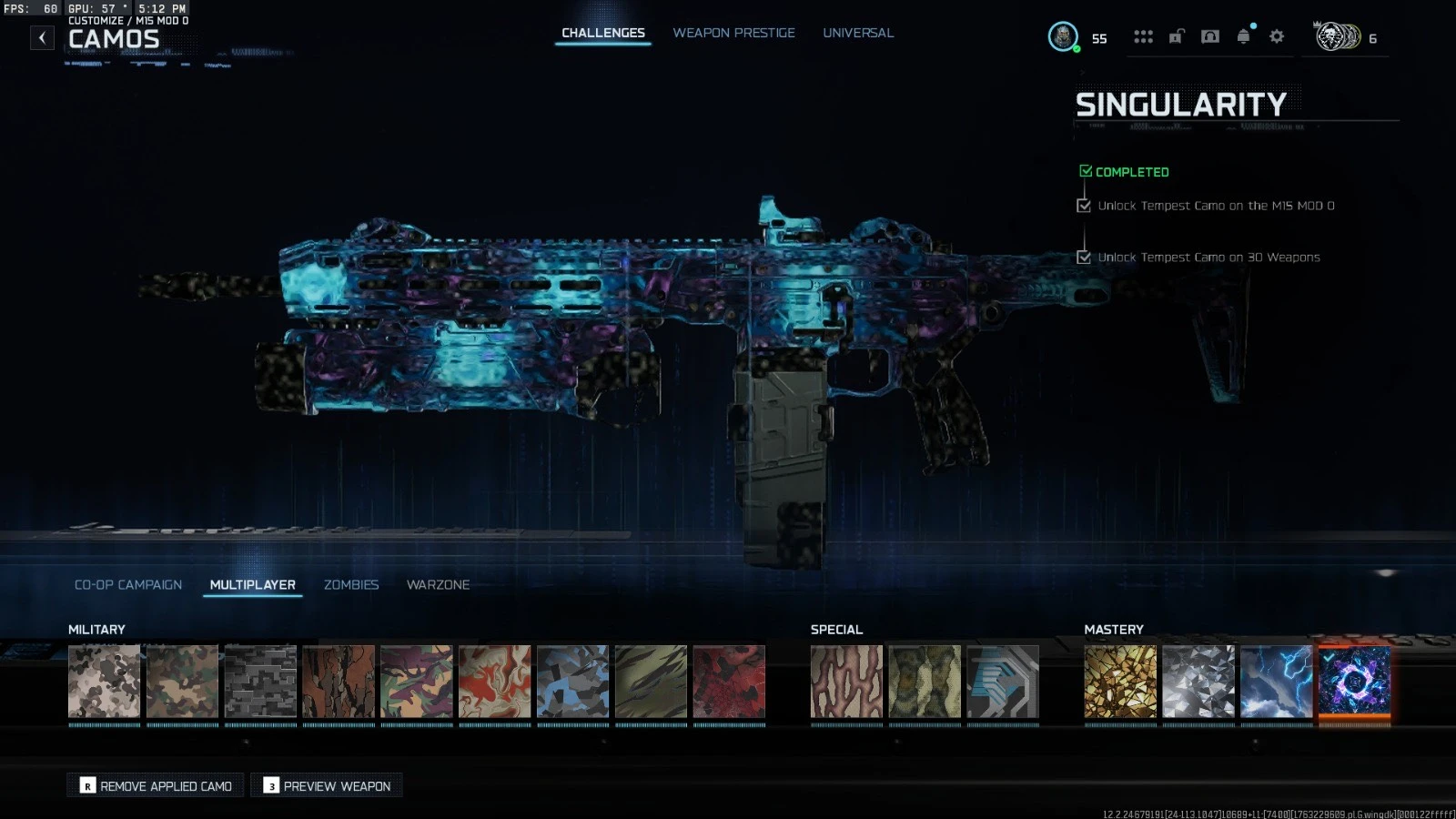
Task: Open the social menu grid icon
Action: pos(1144,36)
